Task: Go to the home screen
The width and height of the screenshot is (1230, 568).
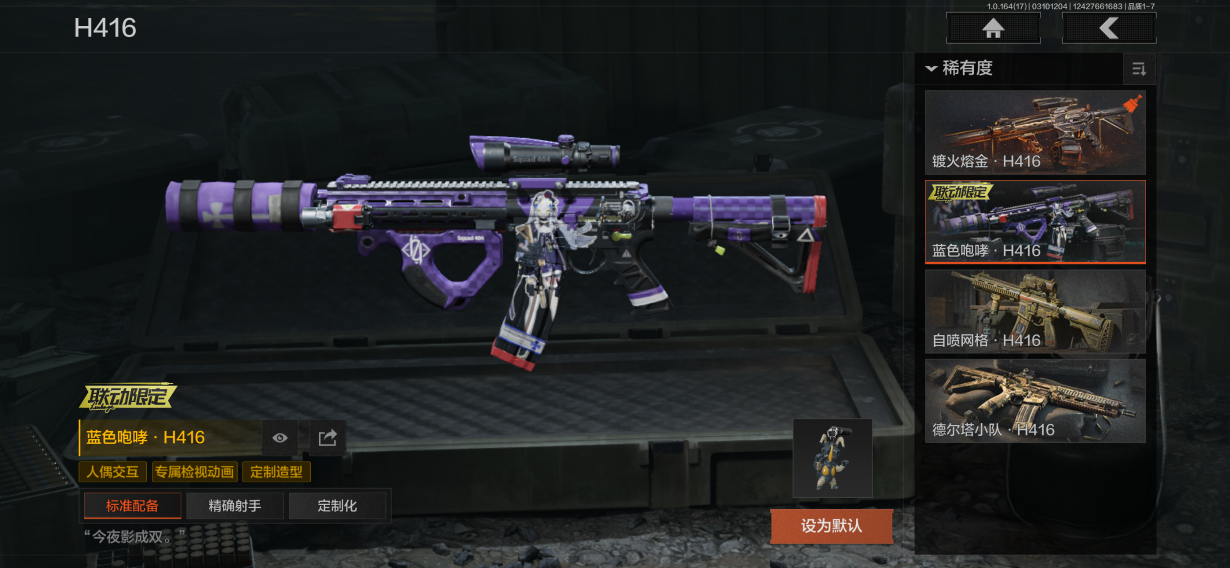Action: [x=993, y=29]
